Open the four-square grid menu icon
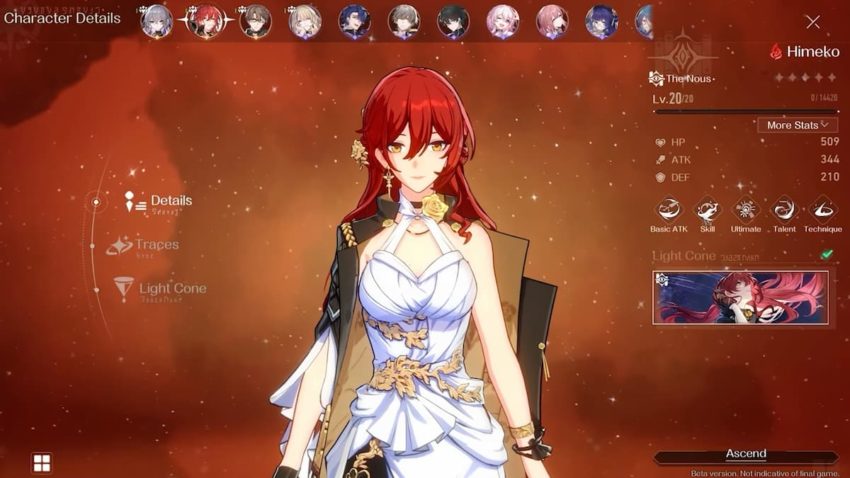 (41, 462)
